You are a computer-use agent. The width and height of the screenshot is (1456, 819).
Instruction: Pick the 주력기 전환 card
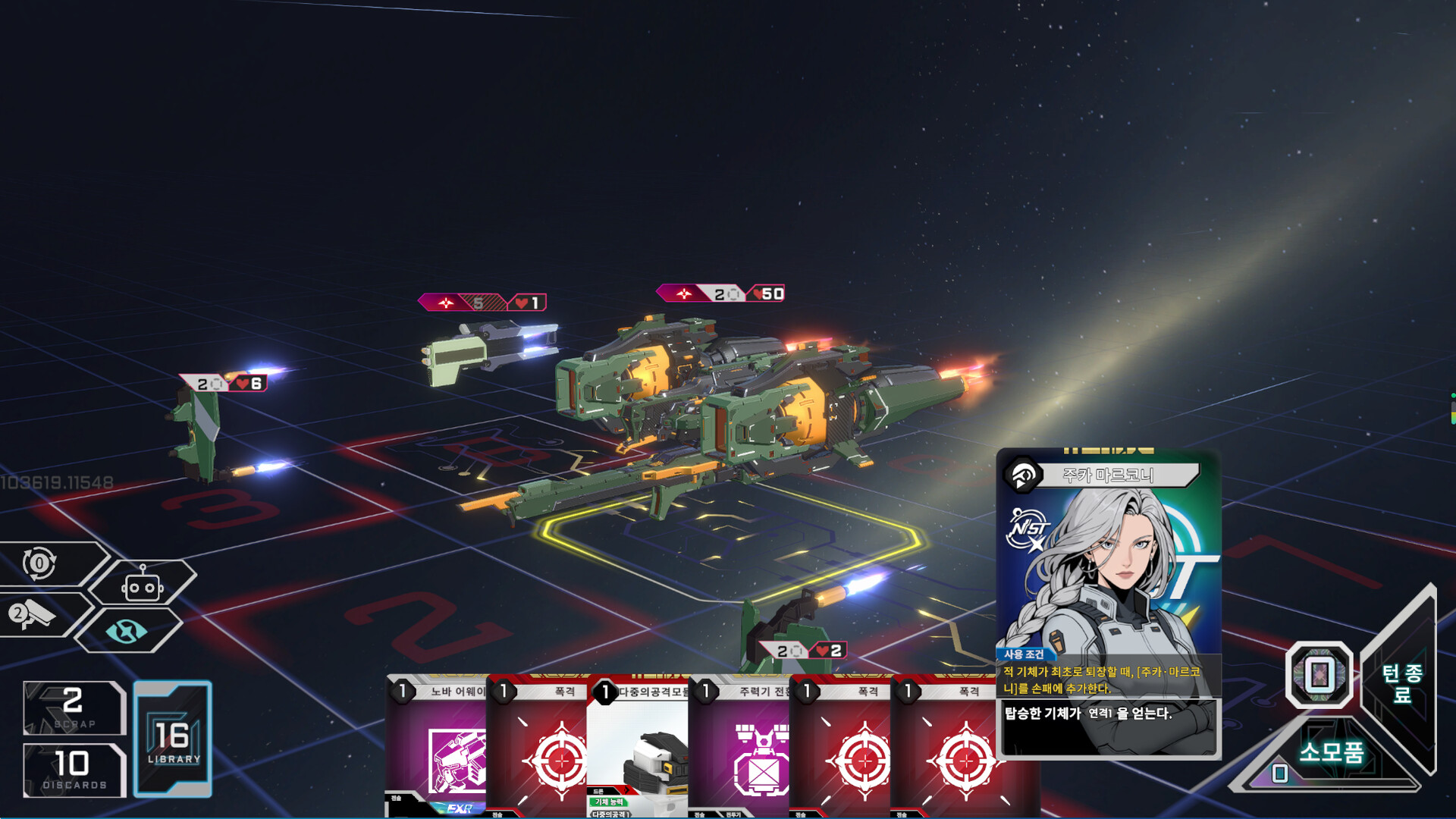[739, 747]
